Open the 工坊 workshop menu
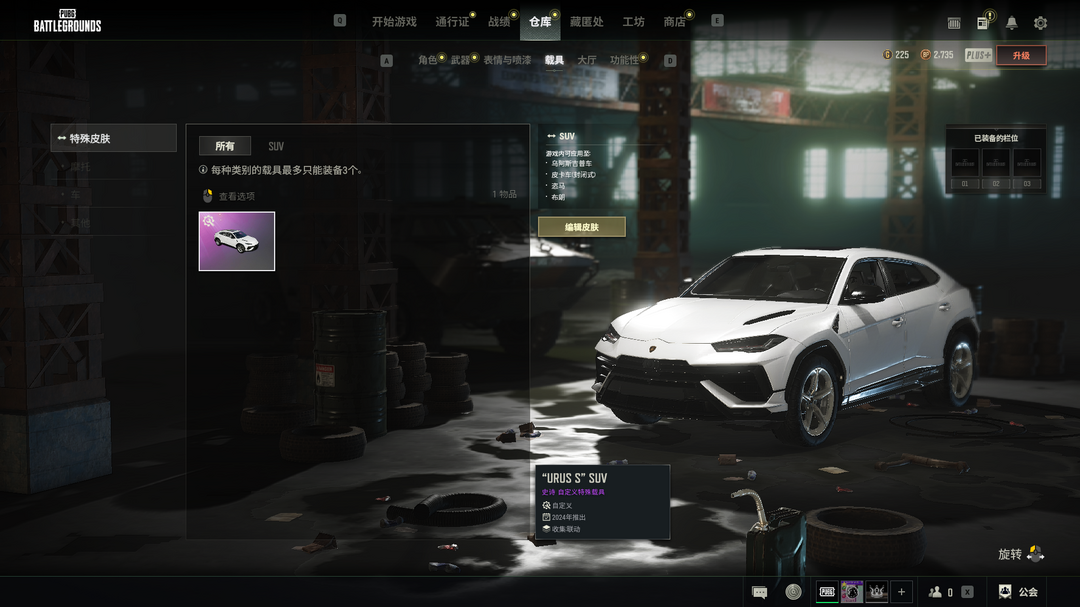The image size is (1080, 607). click(x=633, y=21)
